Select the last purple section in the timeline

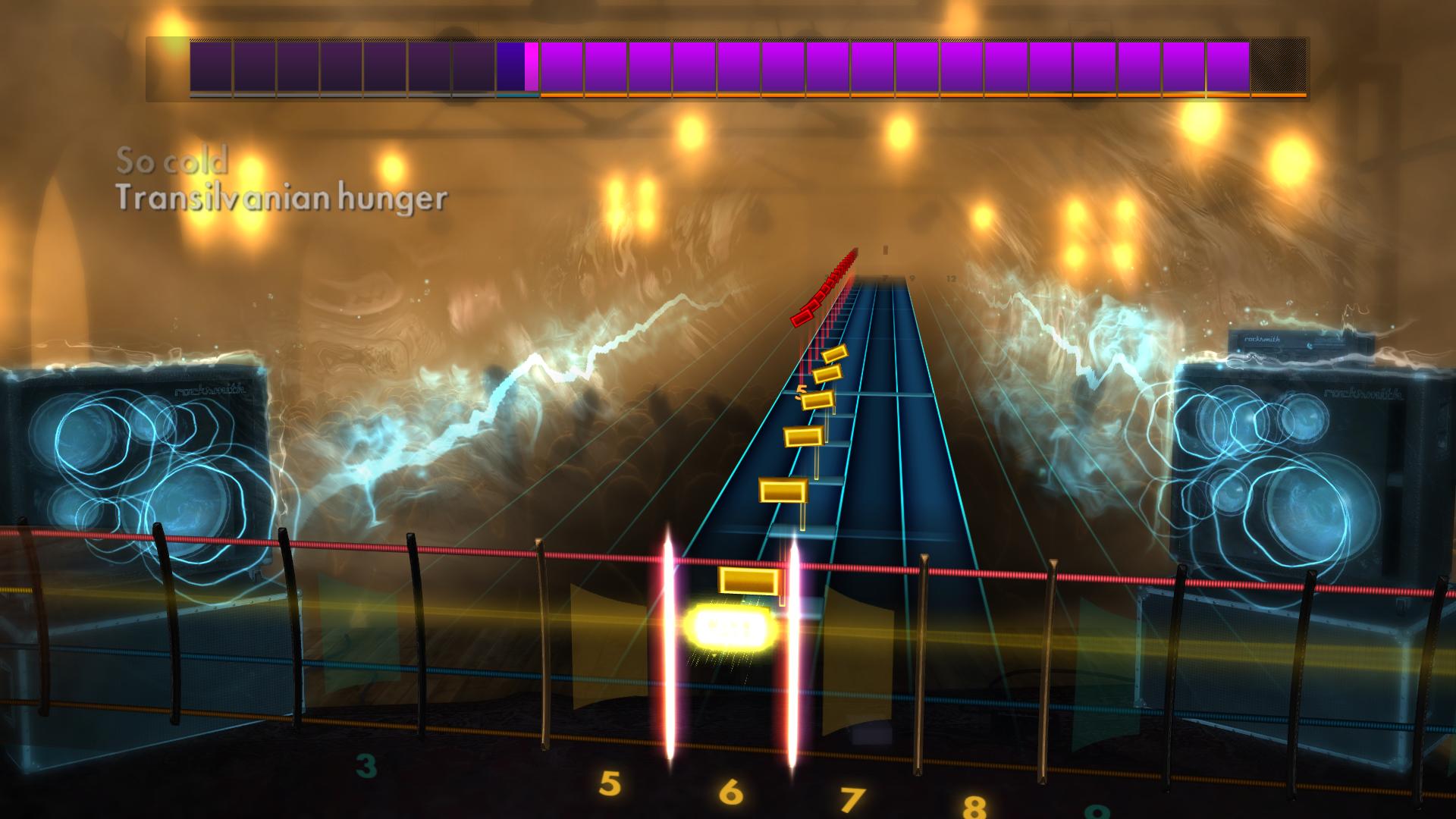pos(1228,67)
